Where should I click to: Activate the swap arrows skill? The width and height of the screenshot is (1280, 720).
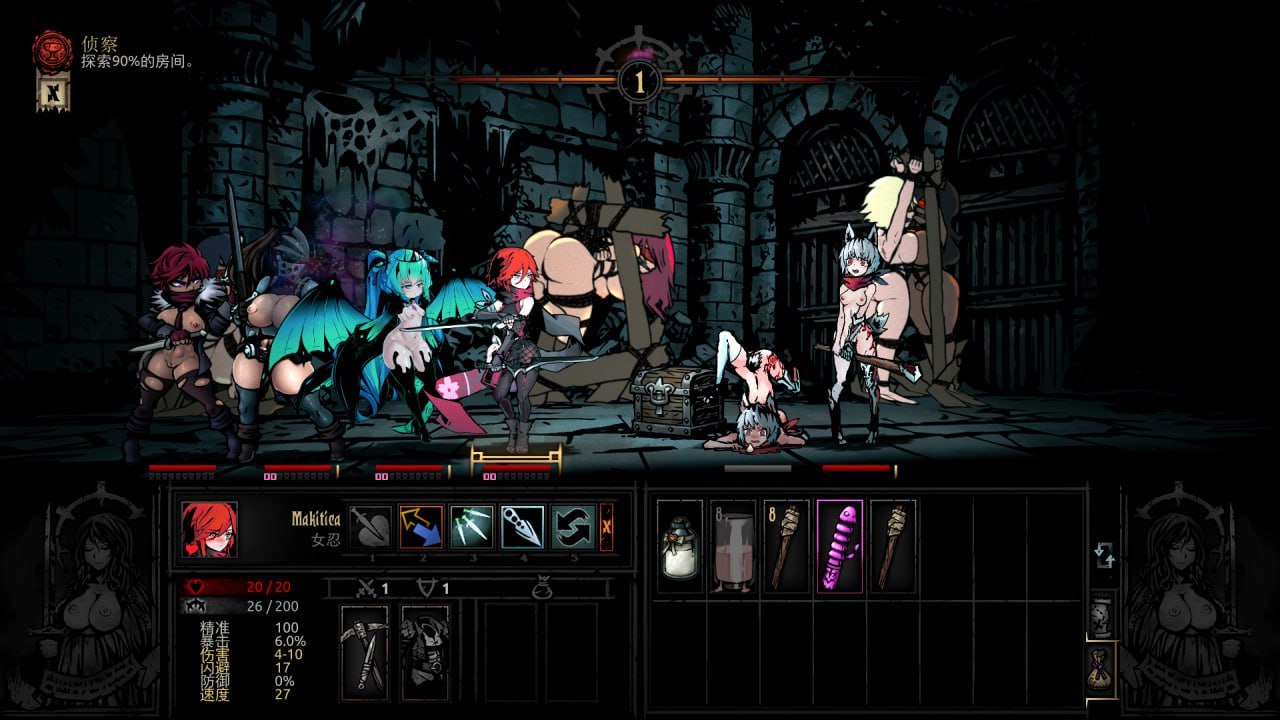click(574, 527)
